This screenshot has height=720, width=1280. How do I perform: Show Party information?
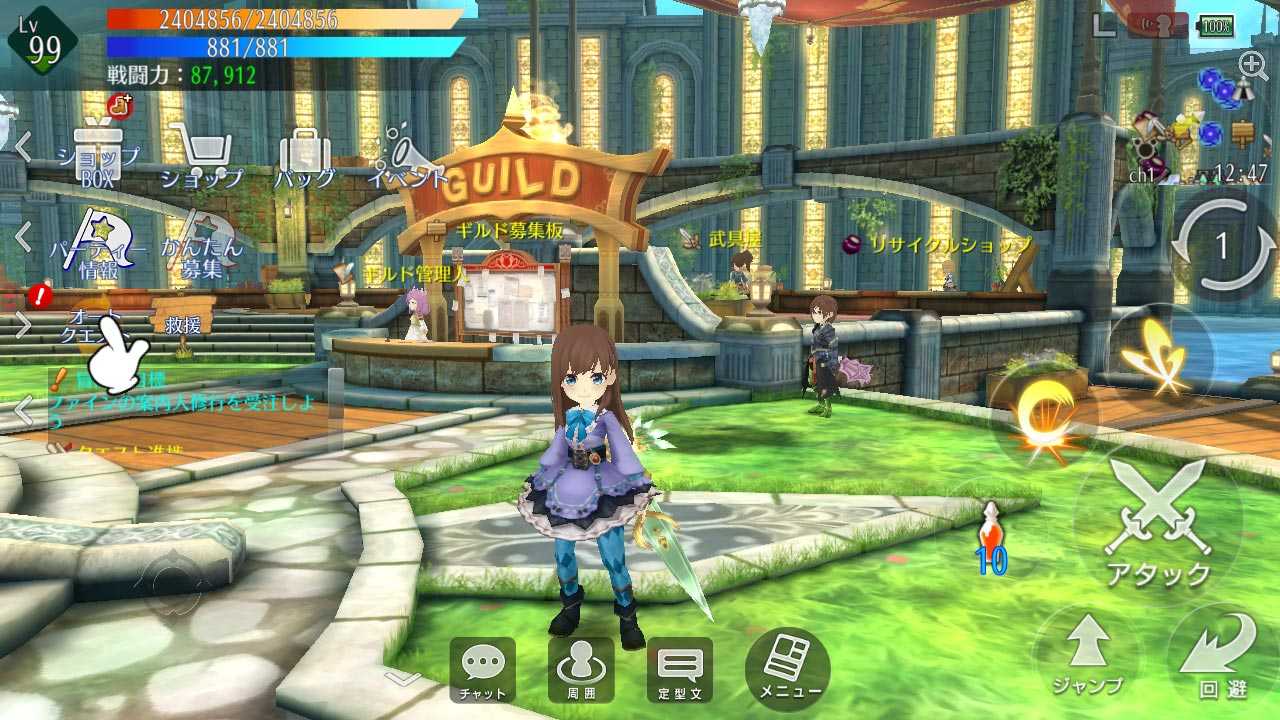point(97,246)
